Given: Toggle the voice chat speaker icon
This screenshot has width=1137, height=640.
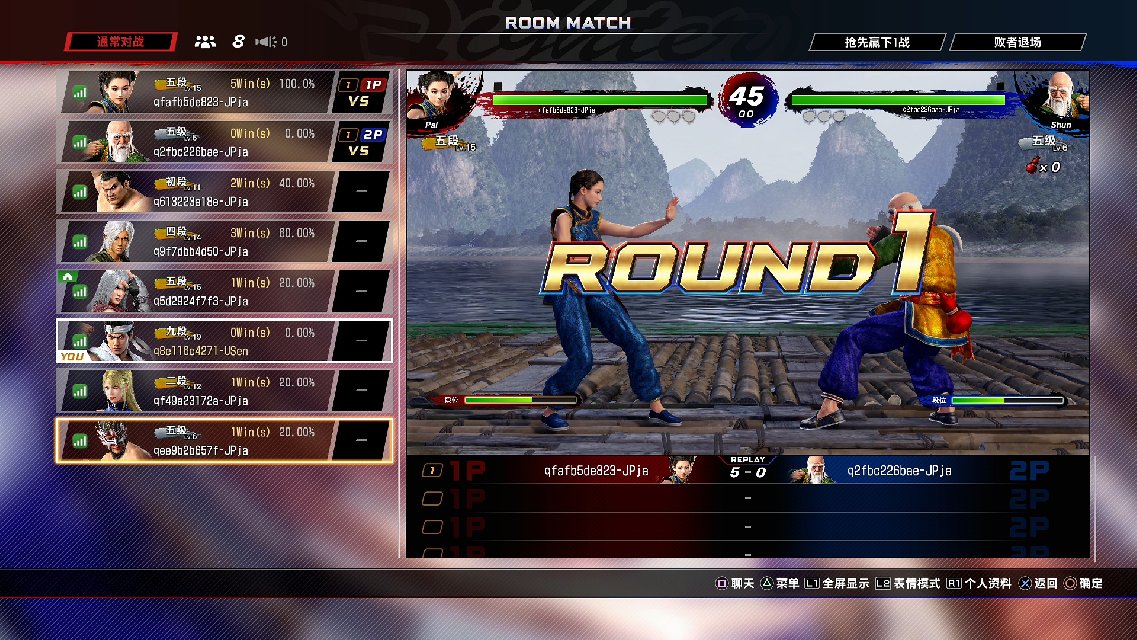Looking at the screenshot, I should point(266,42).
